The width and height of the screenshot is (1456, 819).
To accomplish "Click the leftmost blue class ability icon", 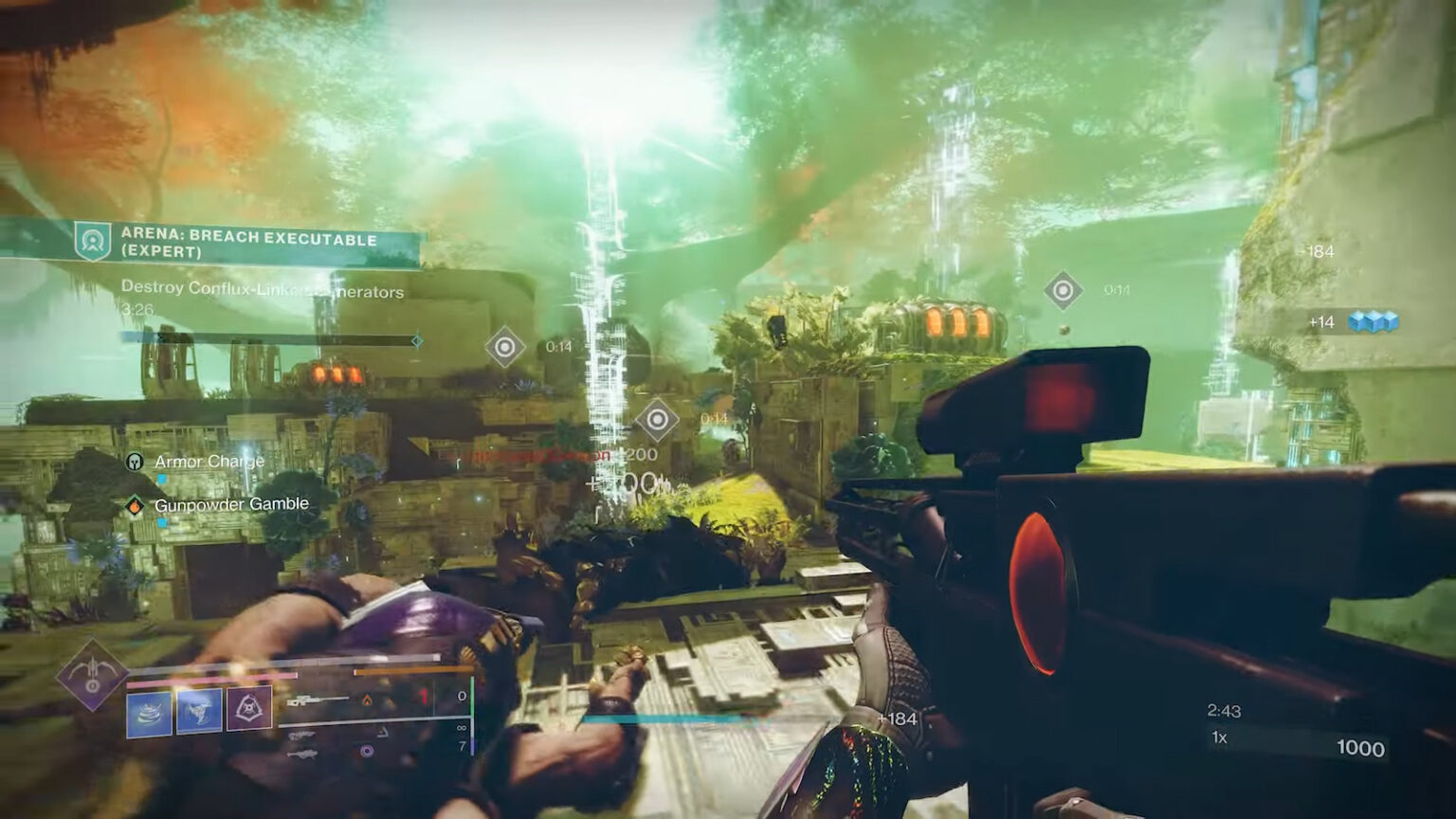I will (x=147, y=711).
